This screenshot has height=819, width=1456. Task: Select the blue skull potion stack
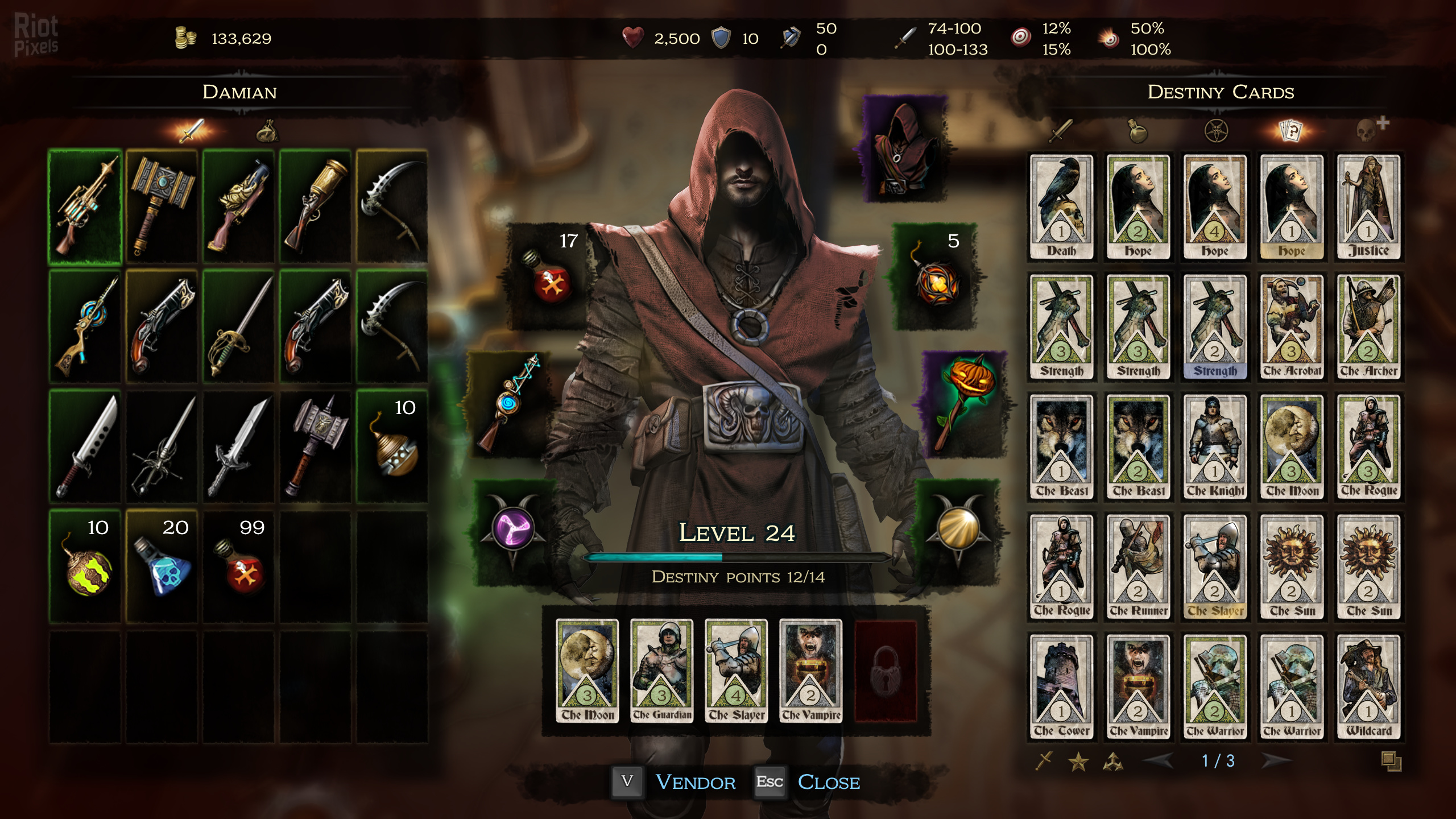click(x=162, y=567)
